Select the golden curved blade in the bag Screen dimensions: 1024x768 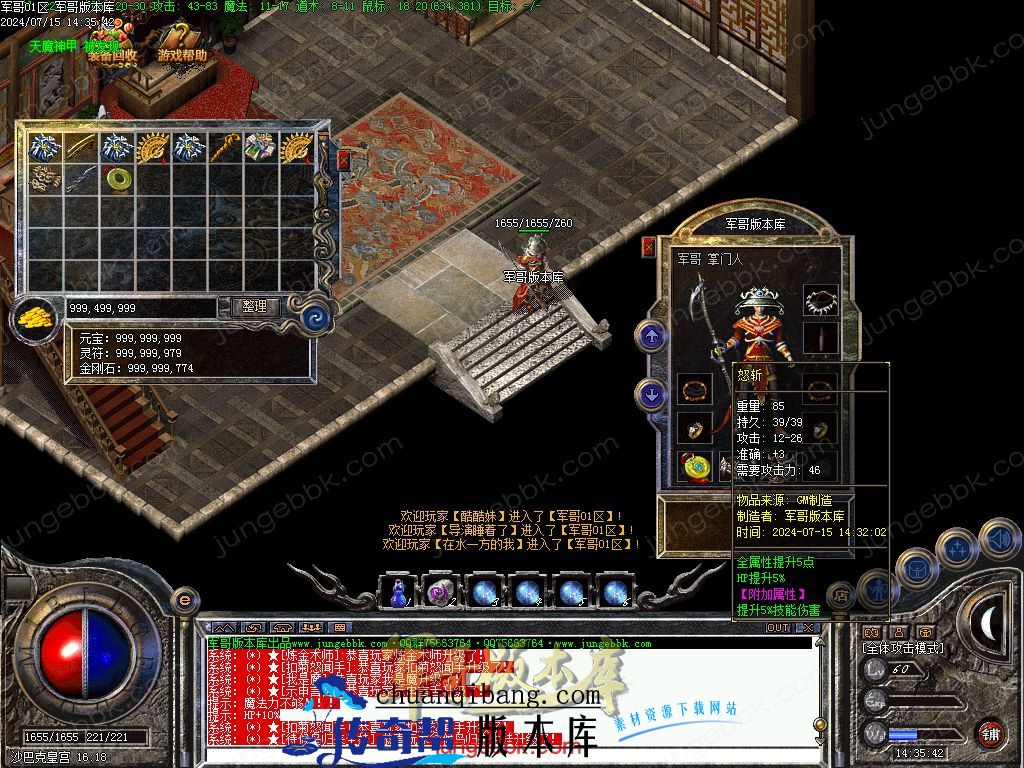pos(82,147)
